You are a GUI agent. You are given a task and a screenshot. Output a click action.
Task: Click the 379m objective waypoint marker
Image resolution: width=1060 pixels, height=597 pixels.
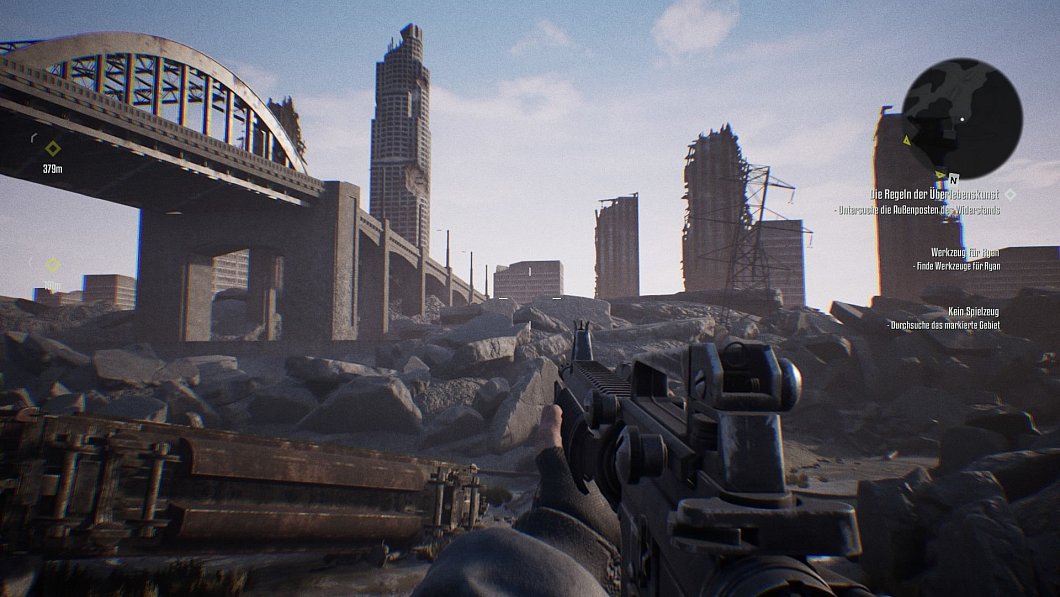pos(53,149)
